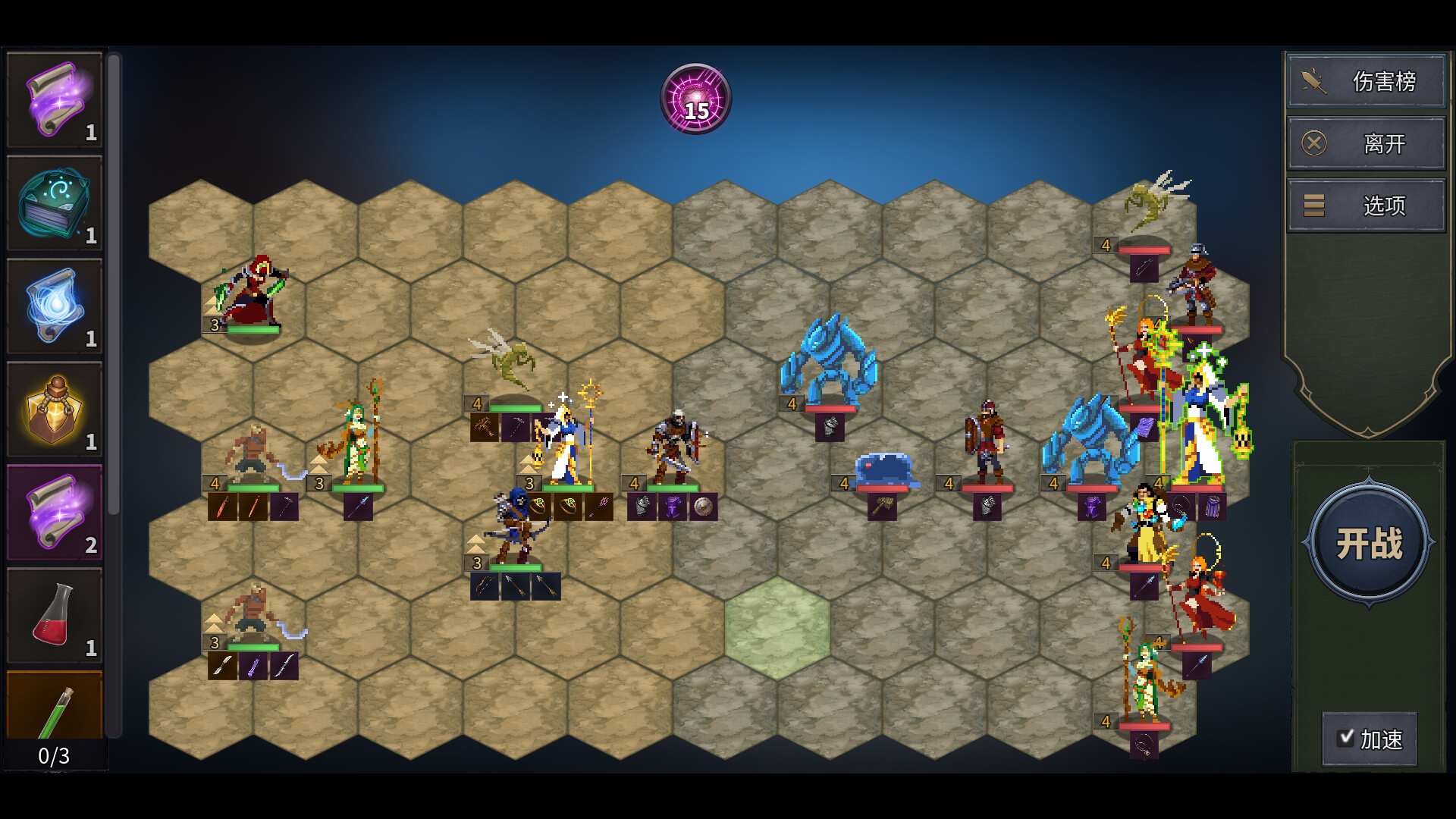
Task: Click the sword icon beside 伤害榜
Action: (1313, 81)
